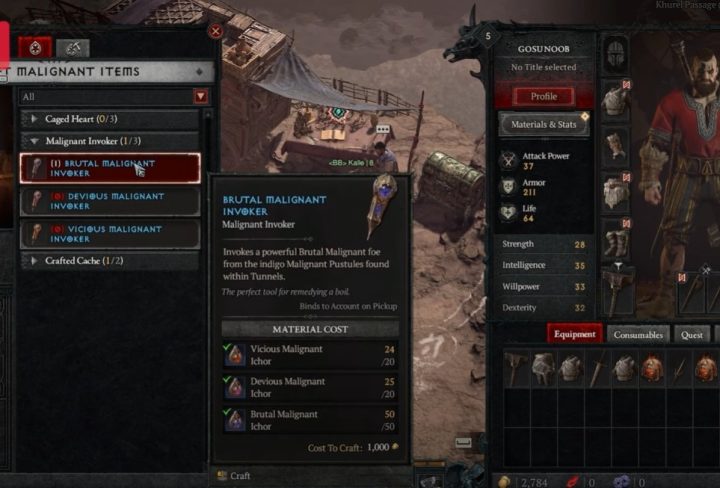
Task: Select the Brutal Malignant Invoker recipe
Action: coord(110,168)
